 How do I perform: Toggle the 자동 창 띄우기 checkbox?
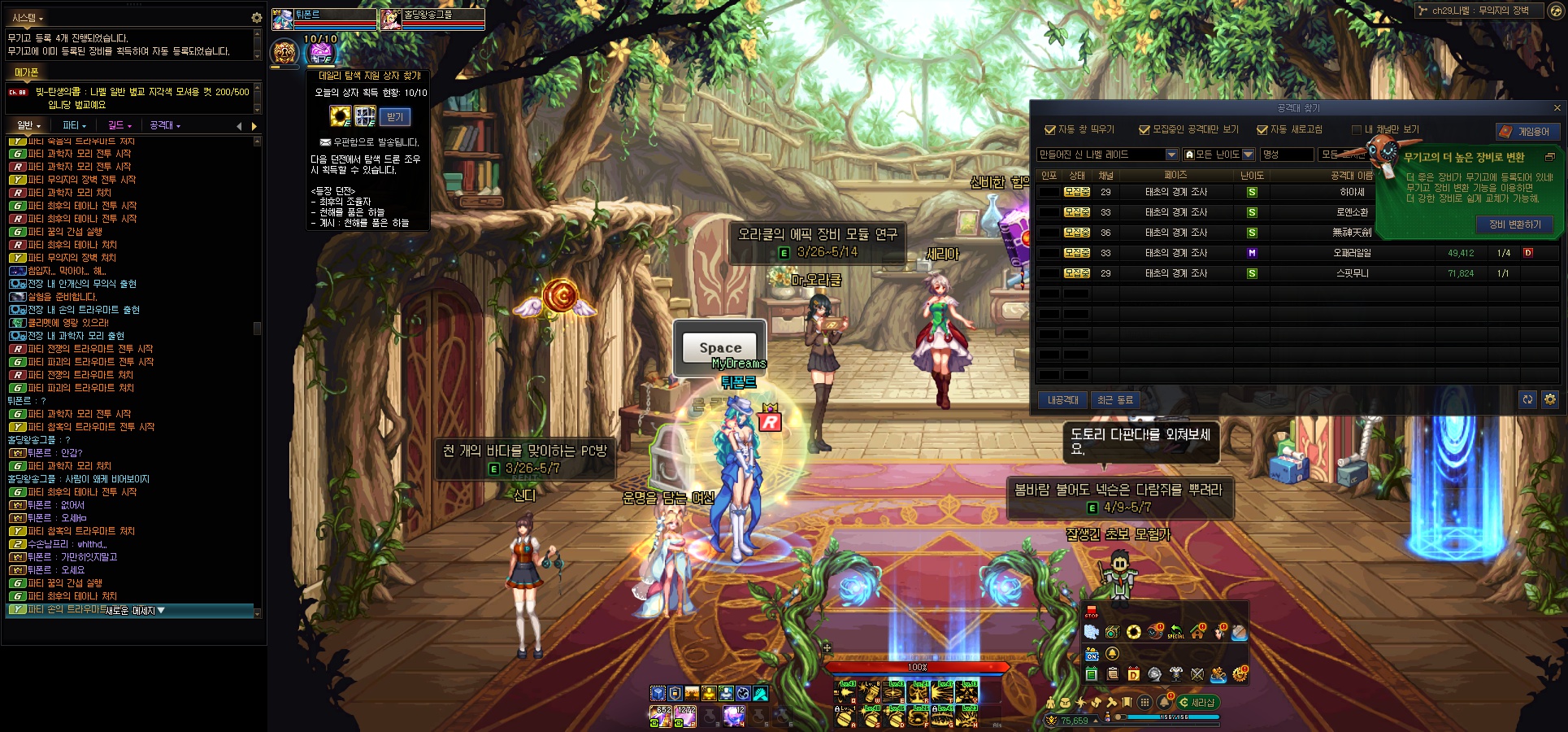(x=1049, y=130)
